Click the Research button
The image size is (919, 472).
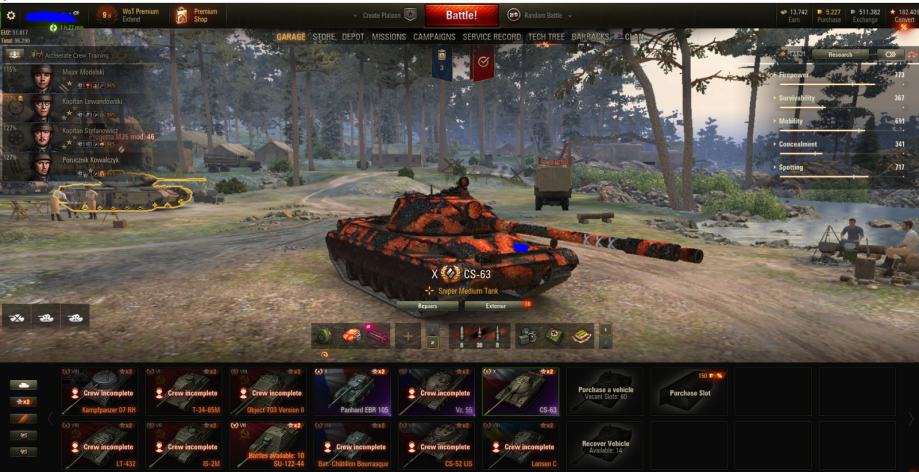(x=839, y=54)
